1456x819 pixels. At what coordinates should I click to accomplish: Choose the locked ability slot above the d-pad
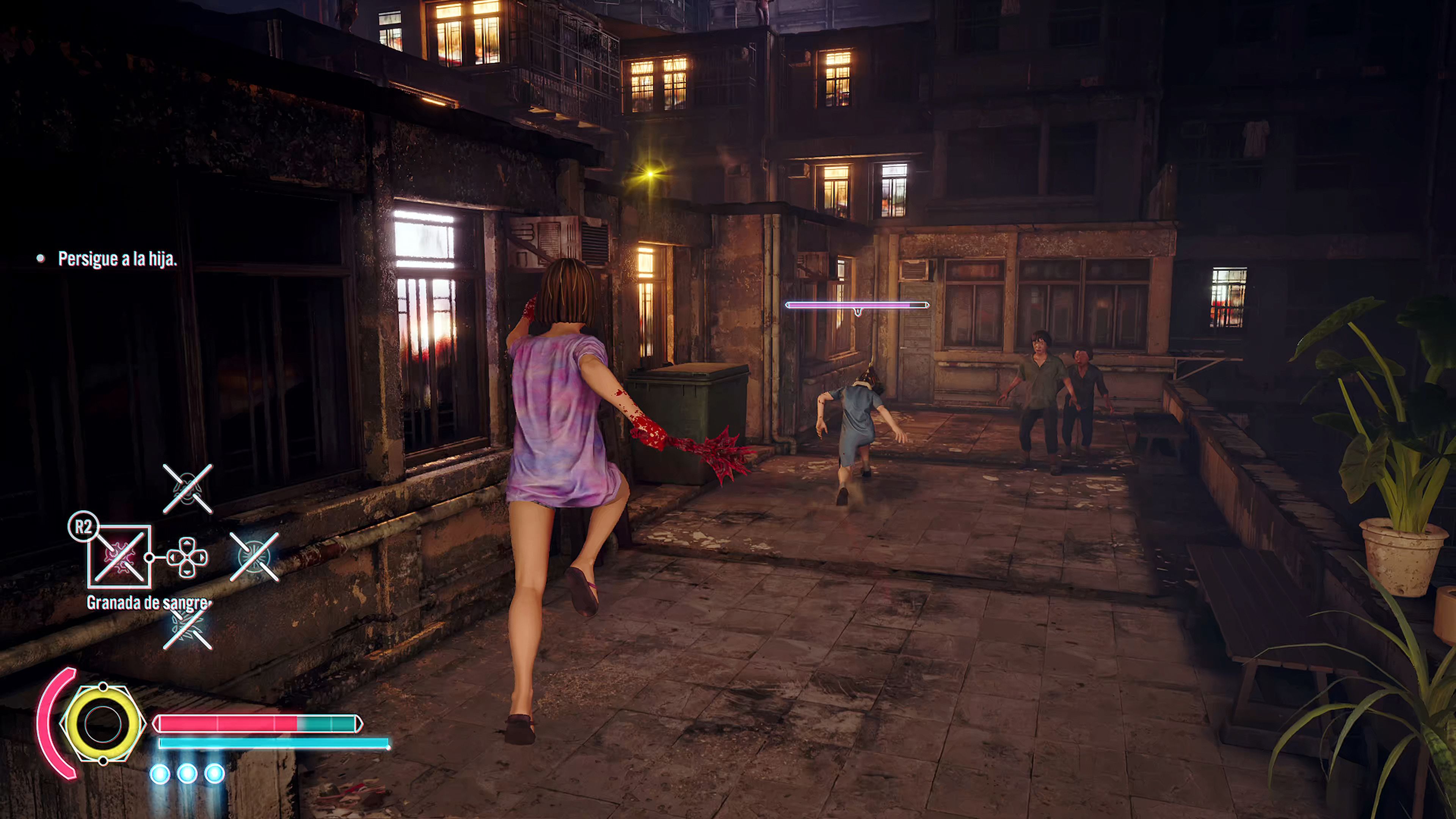[x=188, y=489]
